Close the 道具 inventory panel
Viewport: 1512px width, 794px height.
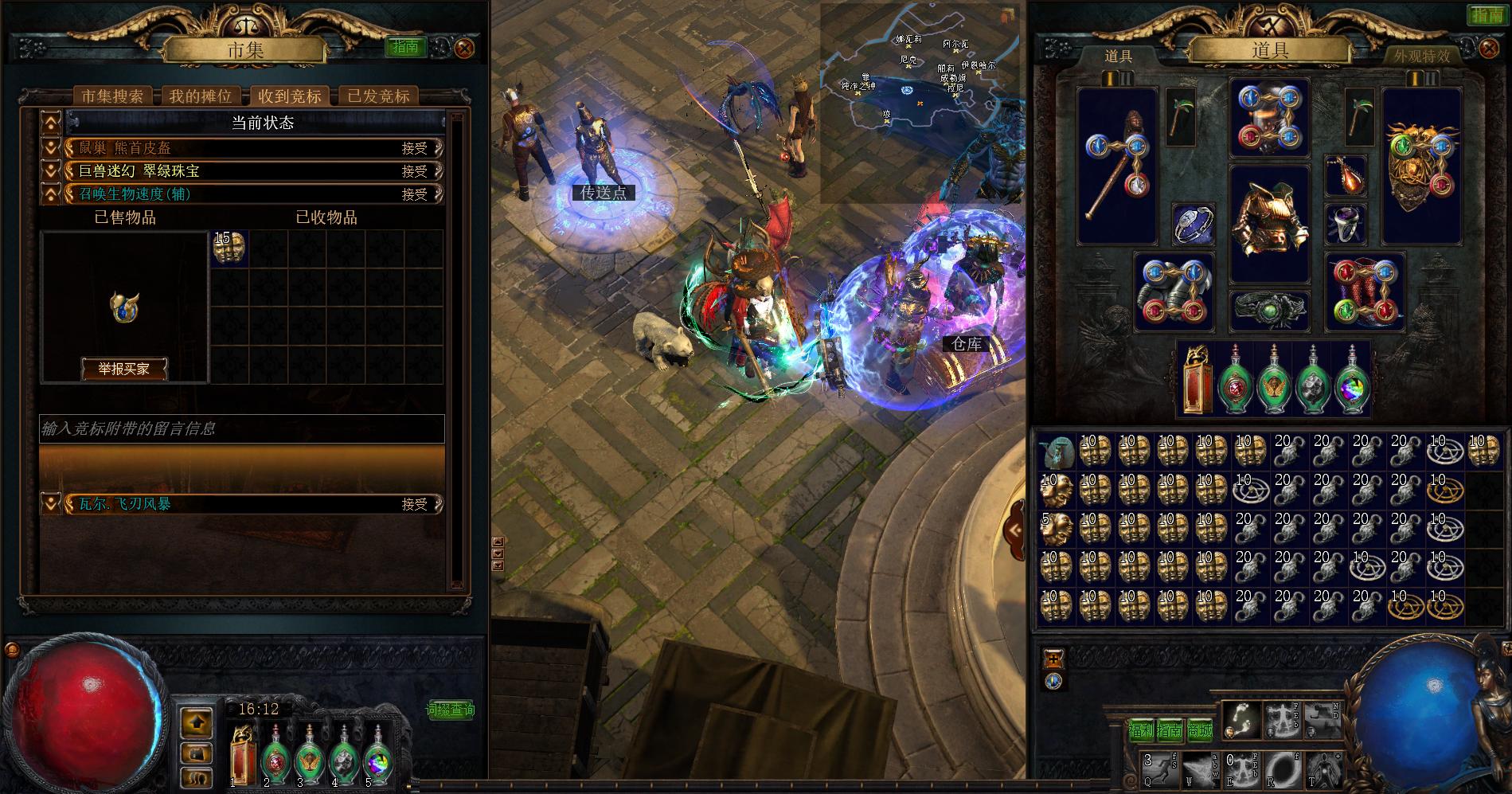(x=1488, y=49)
